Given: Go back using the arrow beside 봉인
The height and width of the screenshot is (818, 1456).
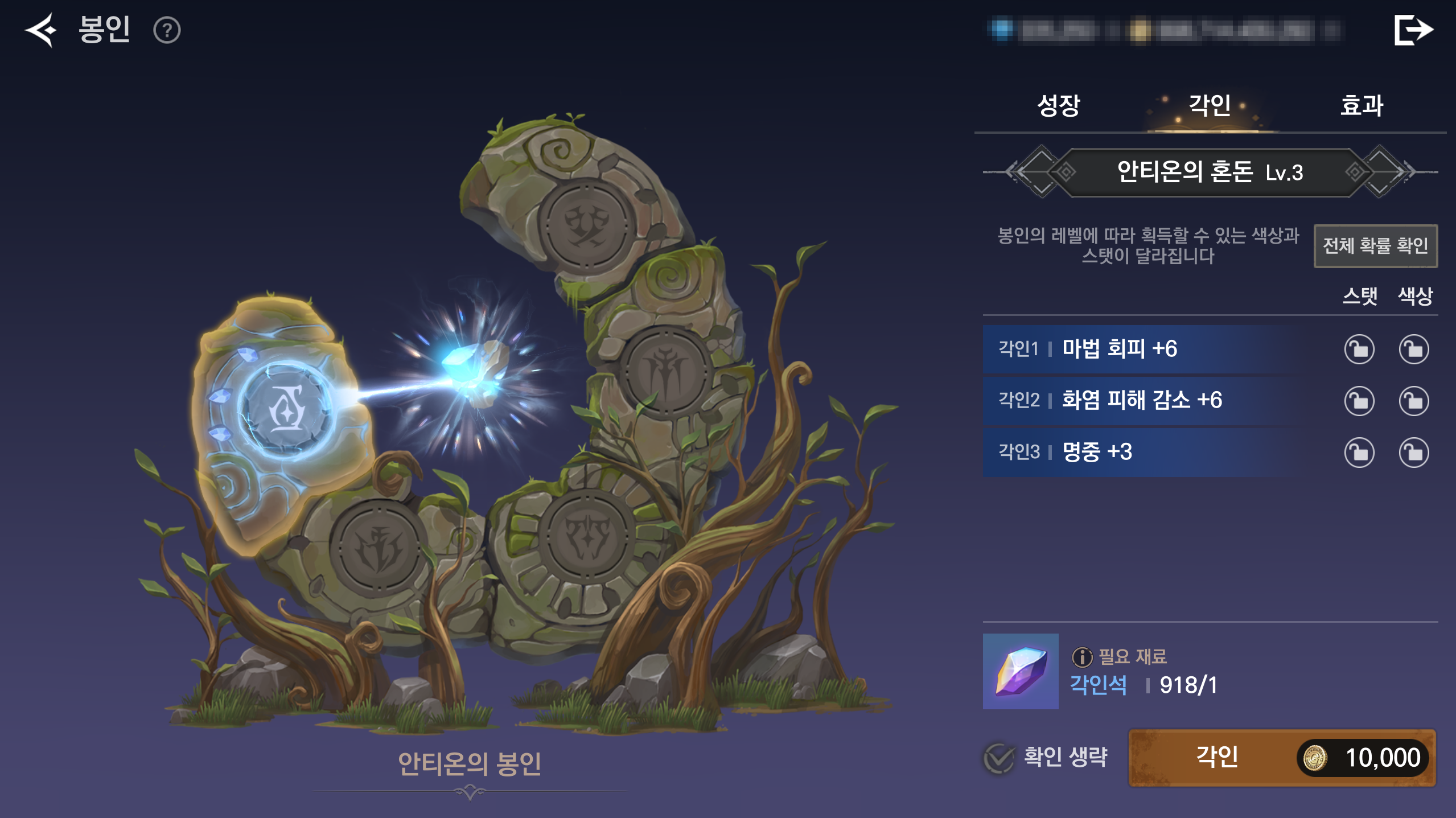Looking at the screenshot, I should (x=41, y=30).
